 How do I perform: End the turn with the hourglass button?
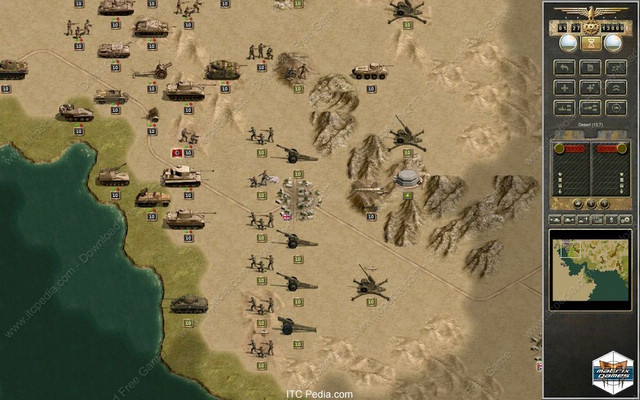590,44
